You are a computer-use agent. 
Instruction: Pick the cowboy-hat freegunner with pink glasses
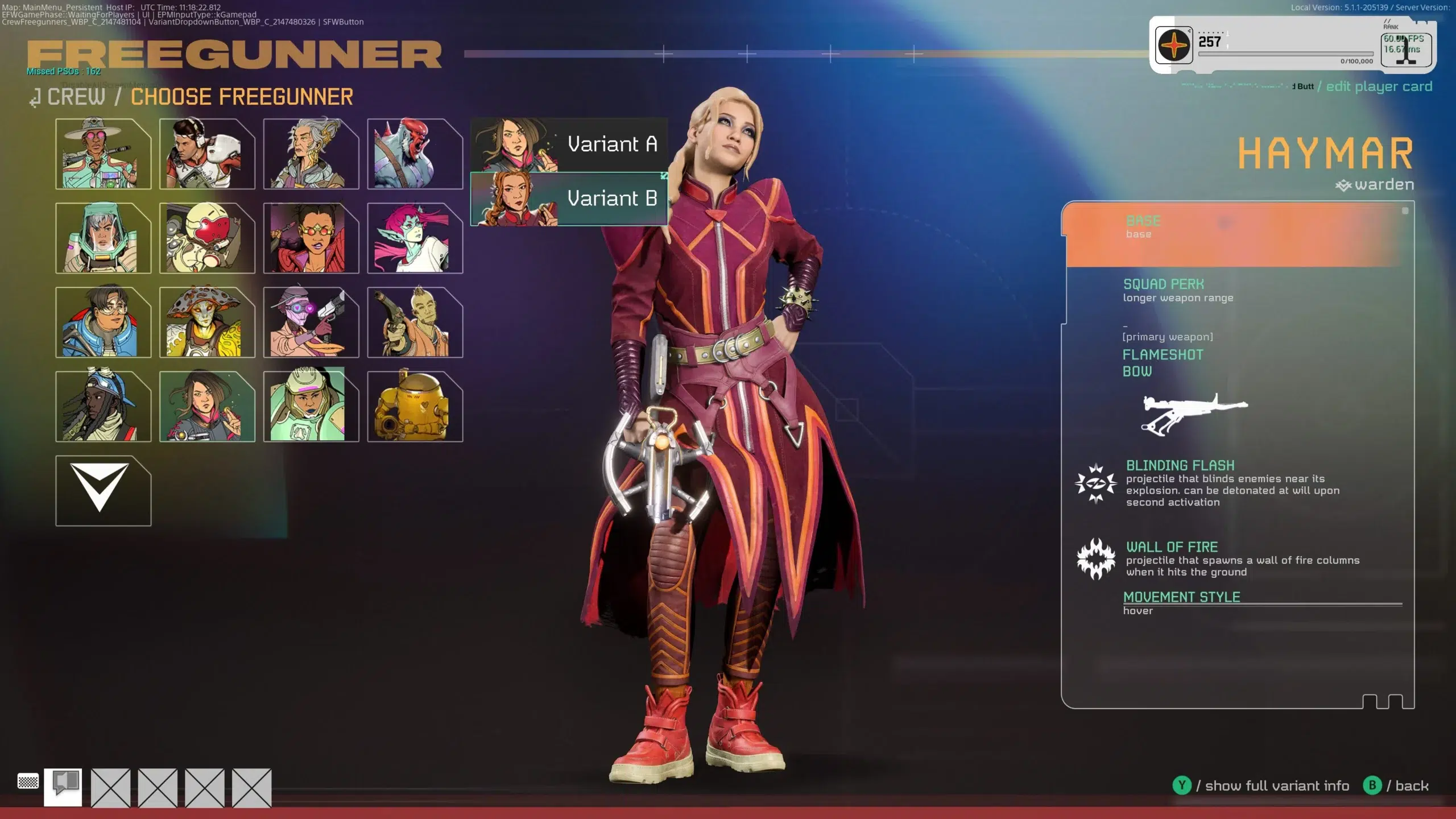[103, 154]
